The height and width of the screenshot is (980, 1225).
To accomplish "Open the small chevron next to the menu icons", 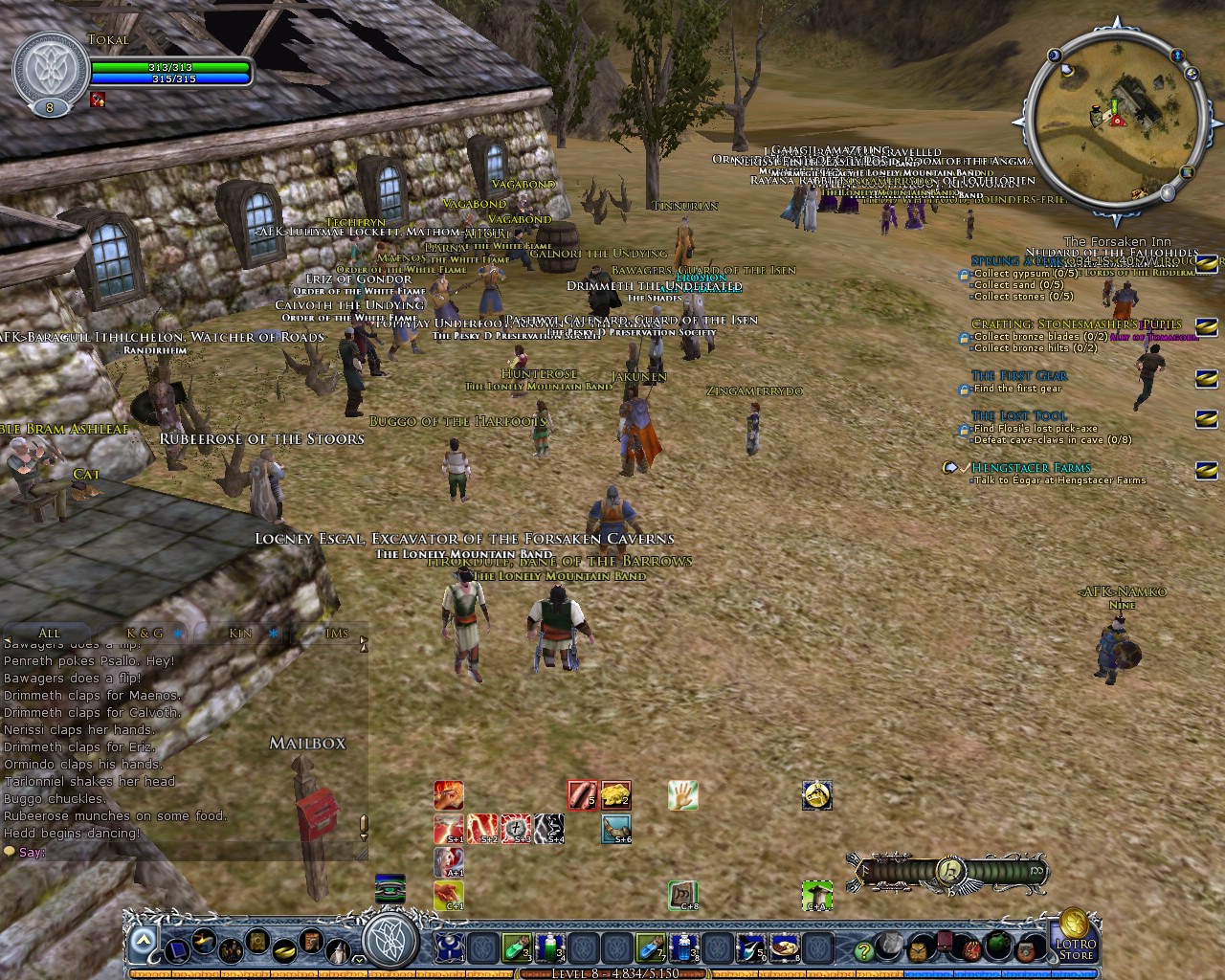I will (x=359, y=958).
